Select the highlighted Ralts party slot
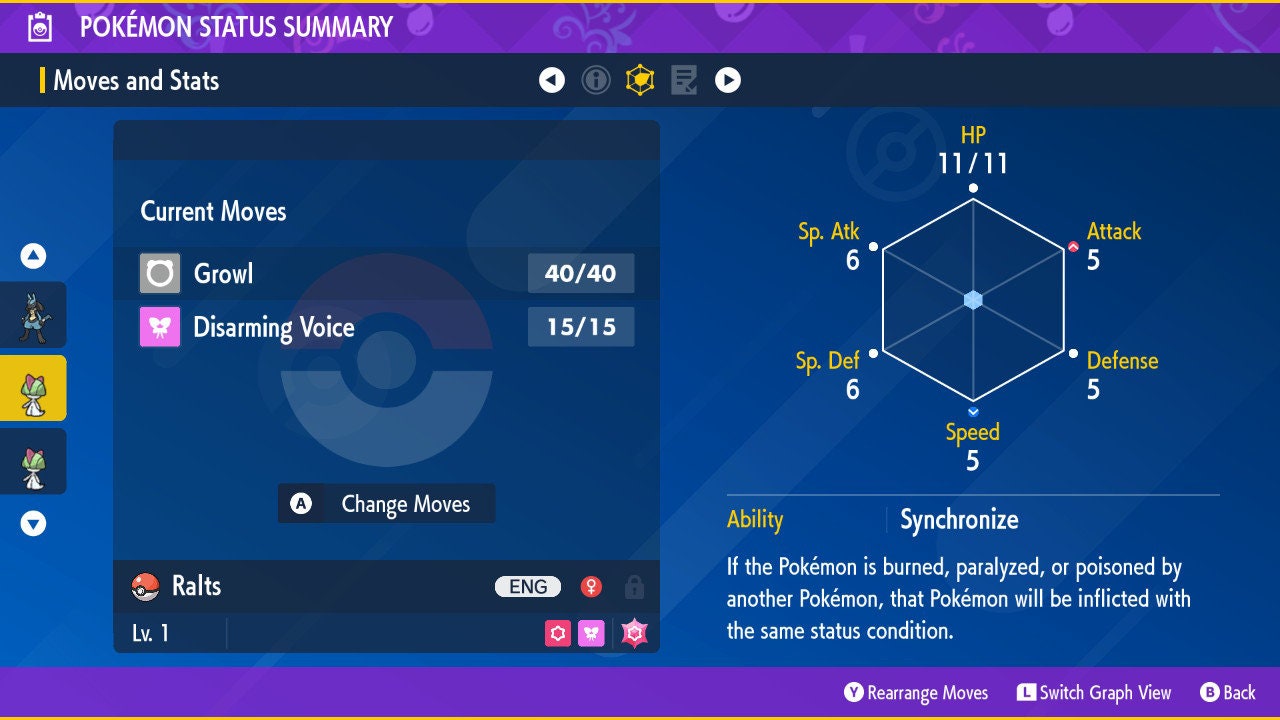 [x=33, y=388]
